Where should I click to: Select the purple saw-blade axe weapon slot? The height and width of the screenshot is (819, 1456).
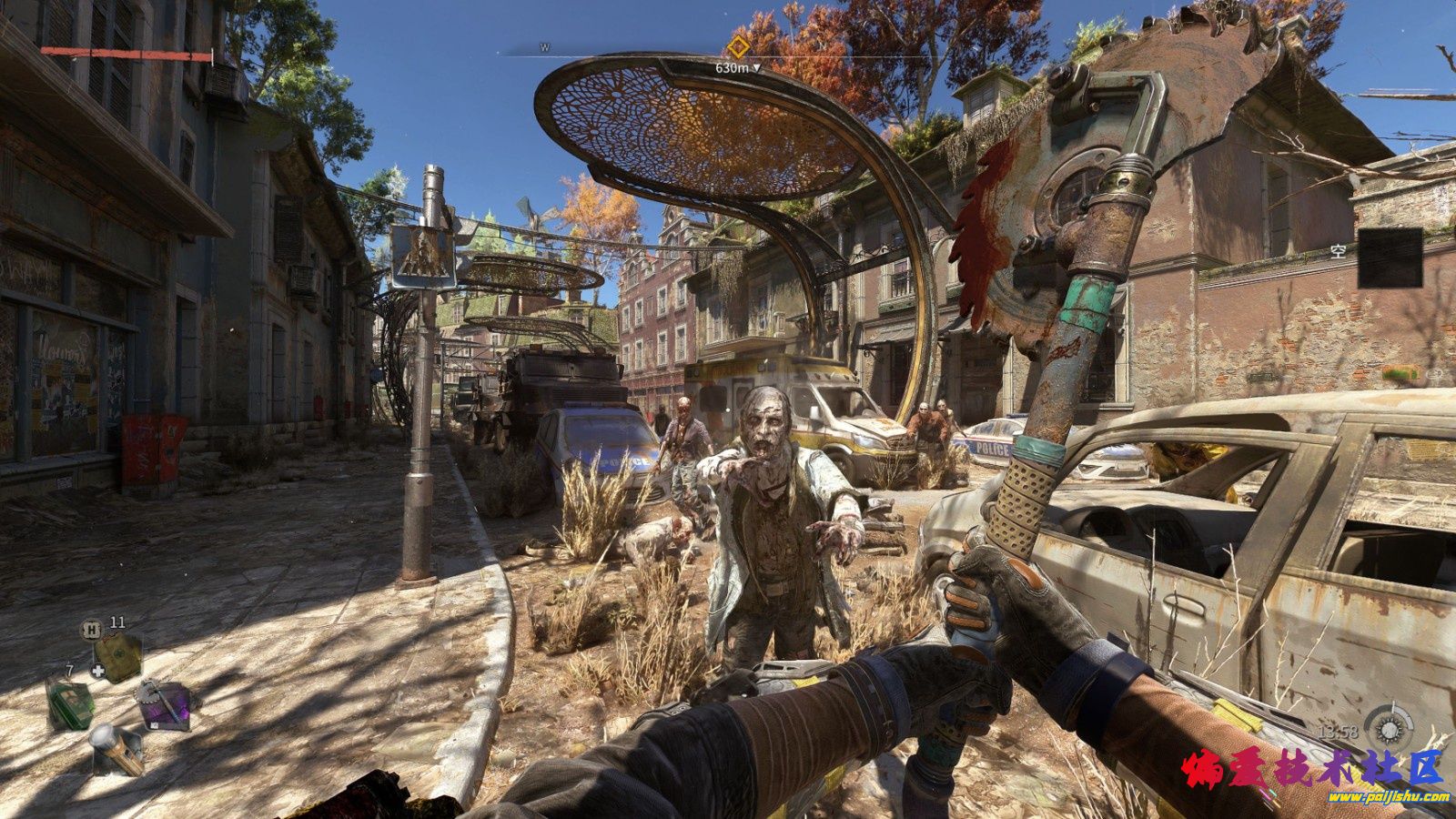[164, 703]
